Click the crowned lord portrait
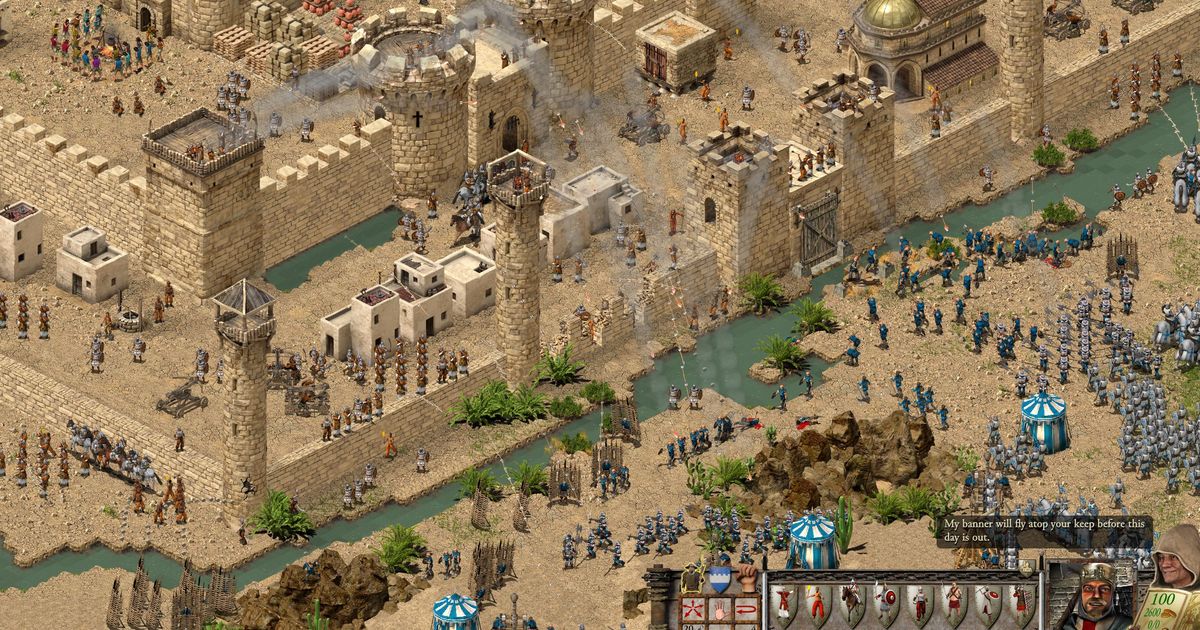This screenshot has width=1200, height=630. pos(1095,598)
